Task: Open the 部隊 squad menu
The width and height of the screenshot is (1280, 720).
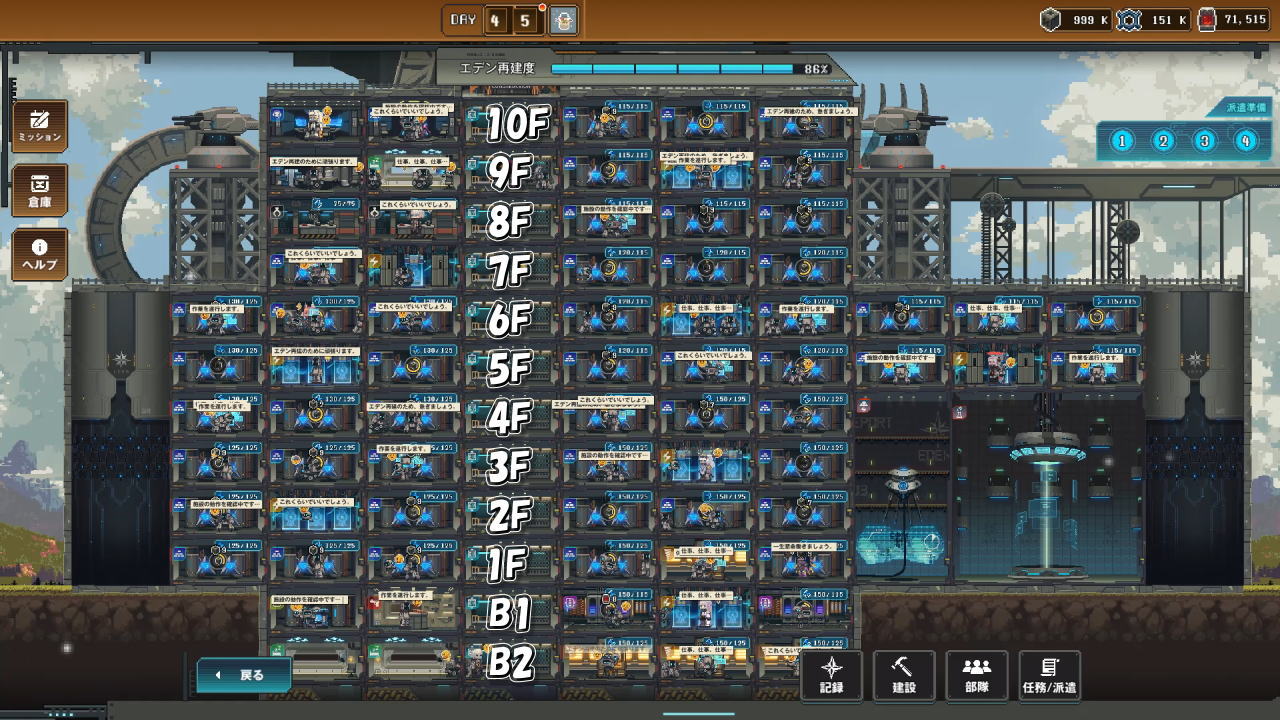Action: tap(976, 675)
